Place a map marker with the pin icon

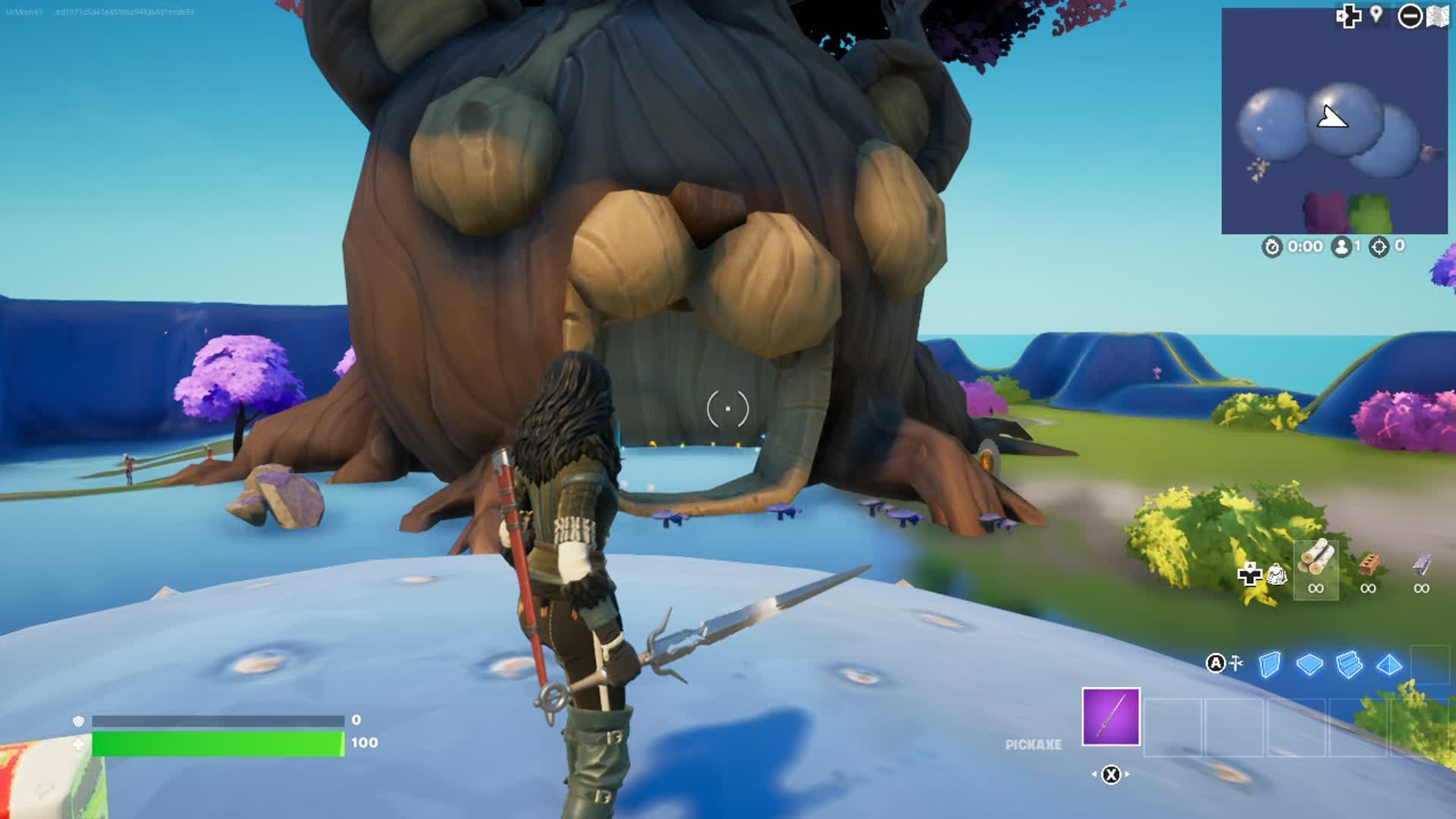pos(1376,14)
